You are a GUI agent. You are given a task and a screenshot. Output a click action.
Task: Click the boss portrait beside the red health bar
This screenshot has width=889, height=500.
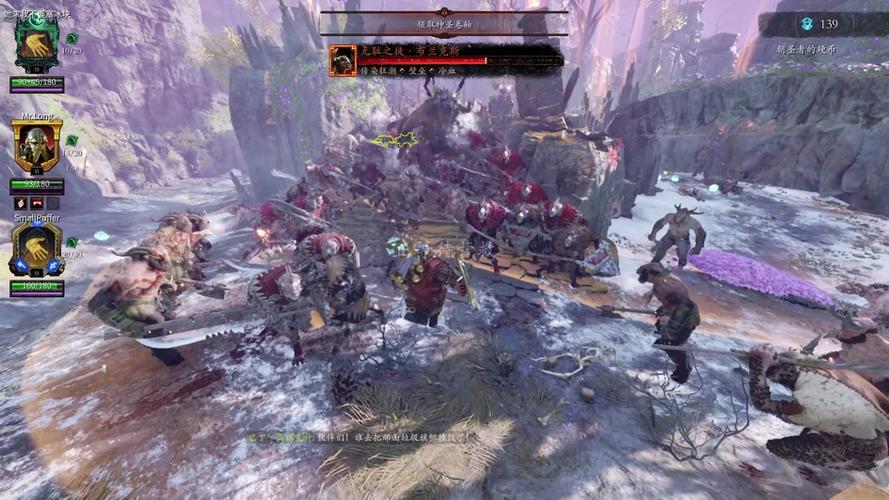click(343, 61)
